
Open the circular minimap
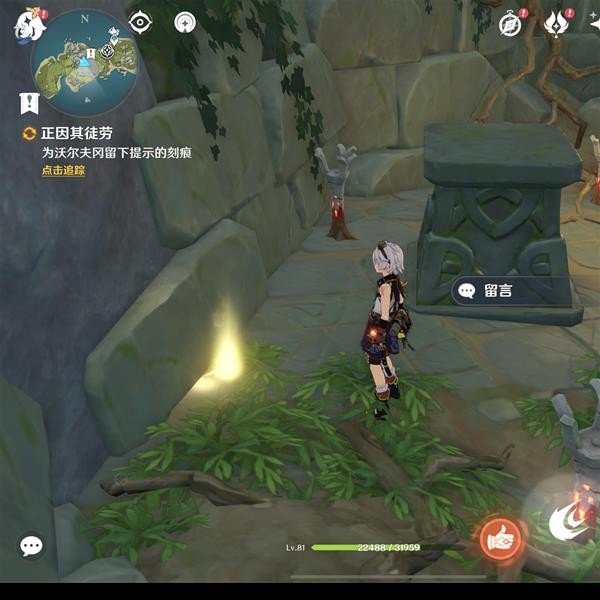[85, 62]
